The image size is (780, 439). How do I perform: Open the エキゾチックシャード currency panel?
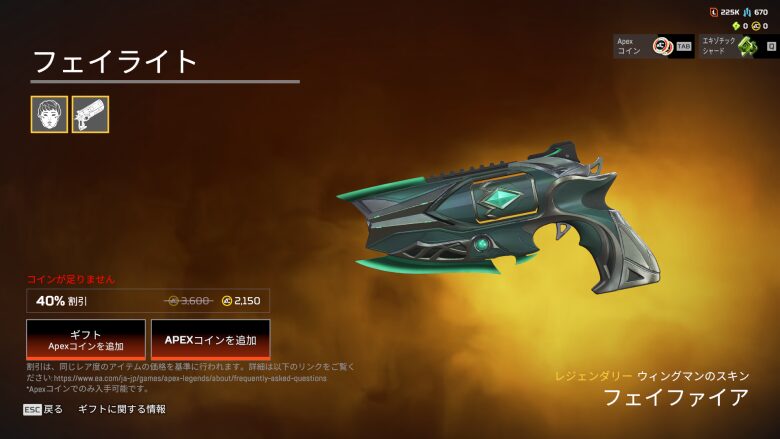tap(738, 46)
